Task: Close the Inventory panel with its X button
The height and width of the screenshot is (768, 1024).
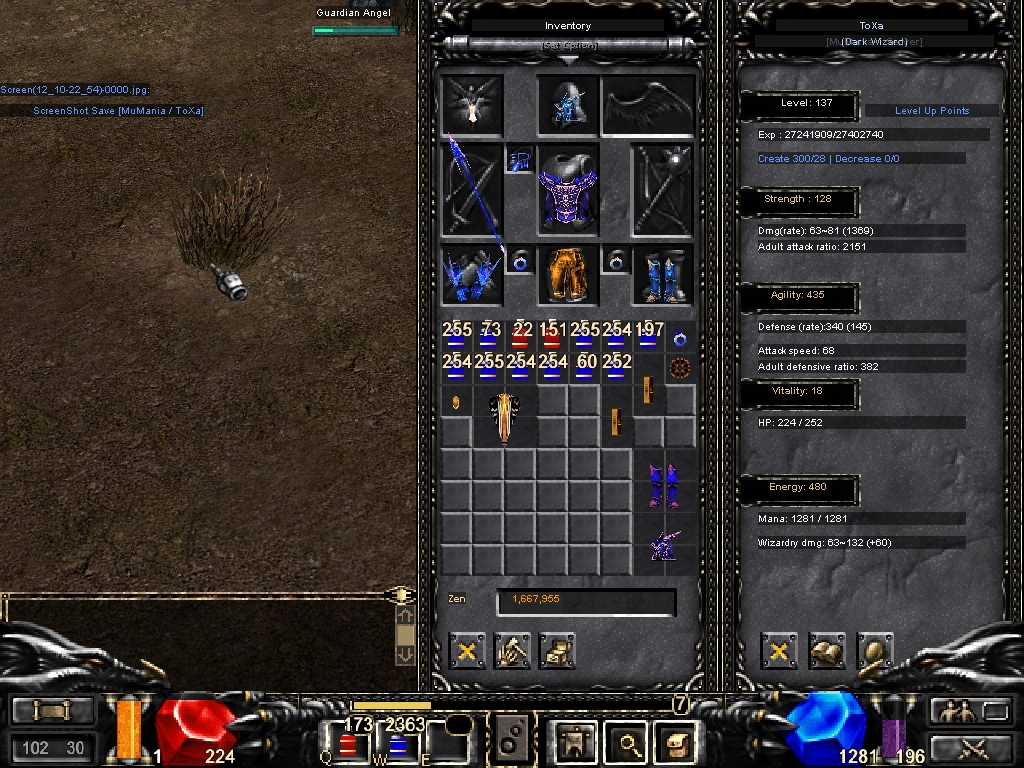Action: pos(466,651)
